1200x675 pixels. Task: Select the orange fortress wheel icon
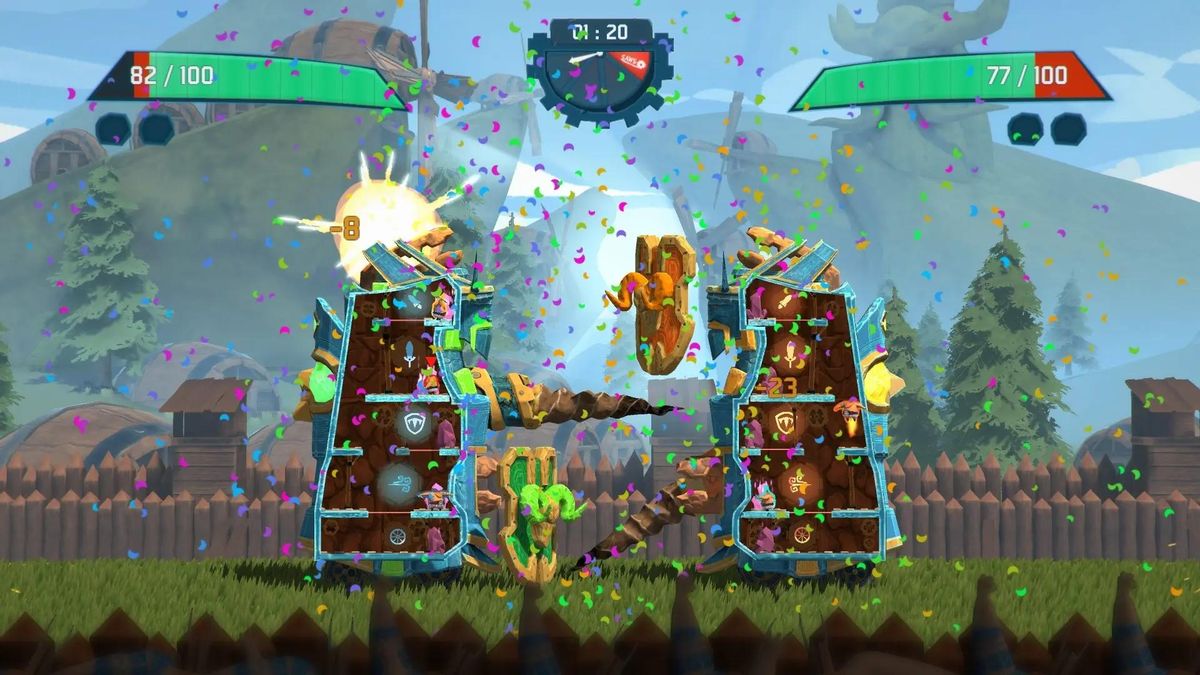coord(801,535)
